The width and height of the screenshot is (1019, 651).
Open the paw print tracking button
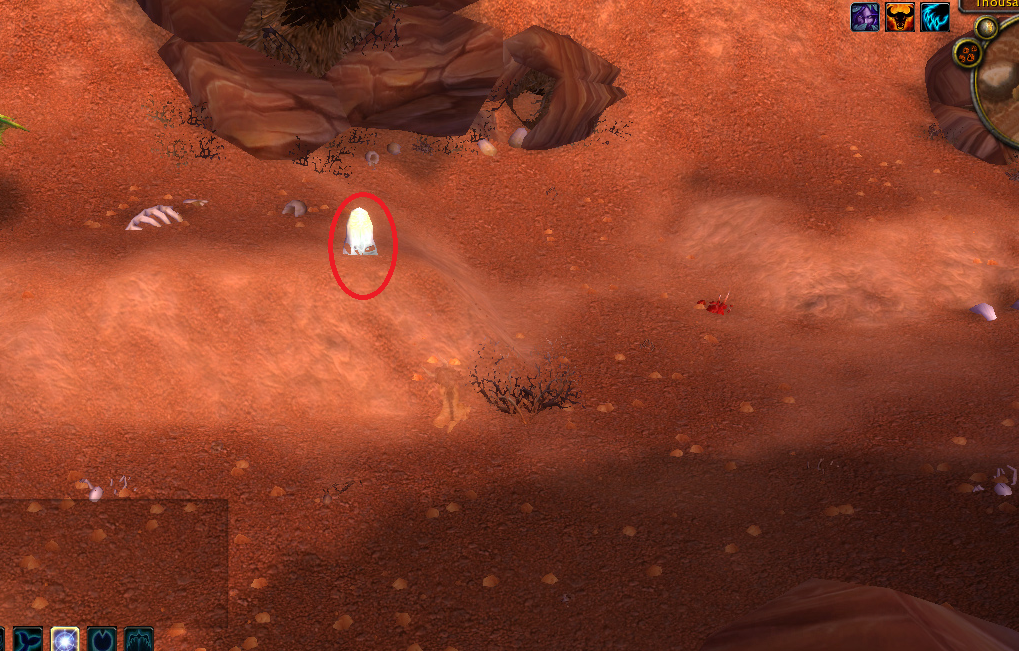click(966, 52)
